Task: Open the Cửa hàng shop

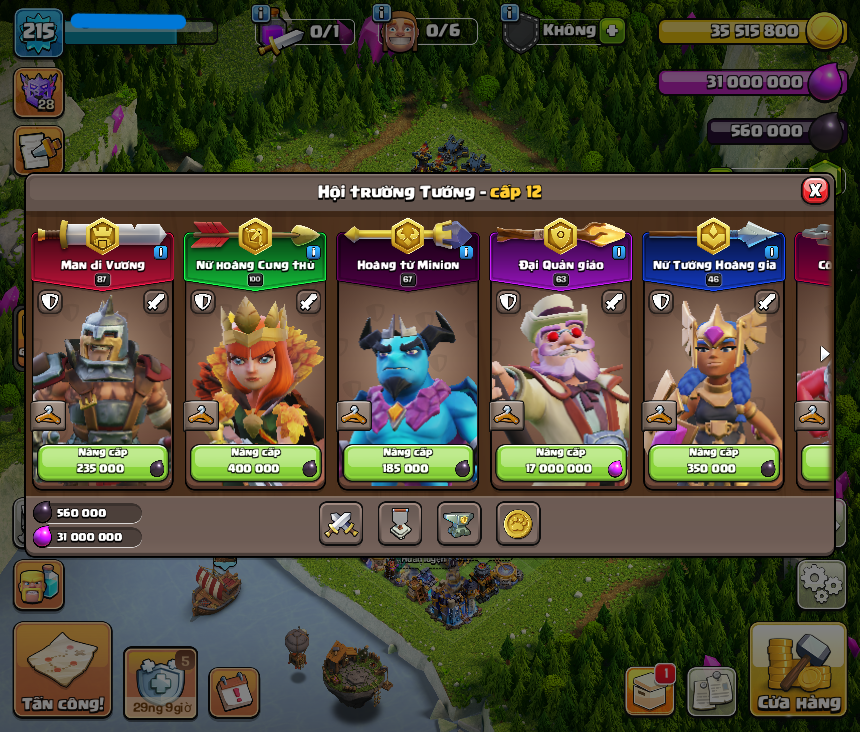Action: pos(798,672)
